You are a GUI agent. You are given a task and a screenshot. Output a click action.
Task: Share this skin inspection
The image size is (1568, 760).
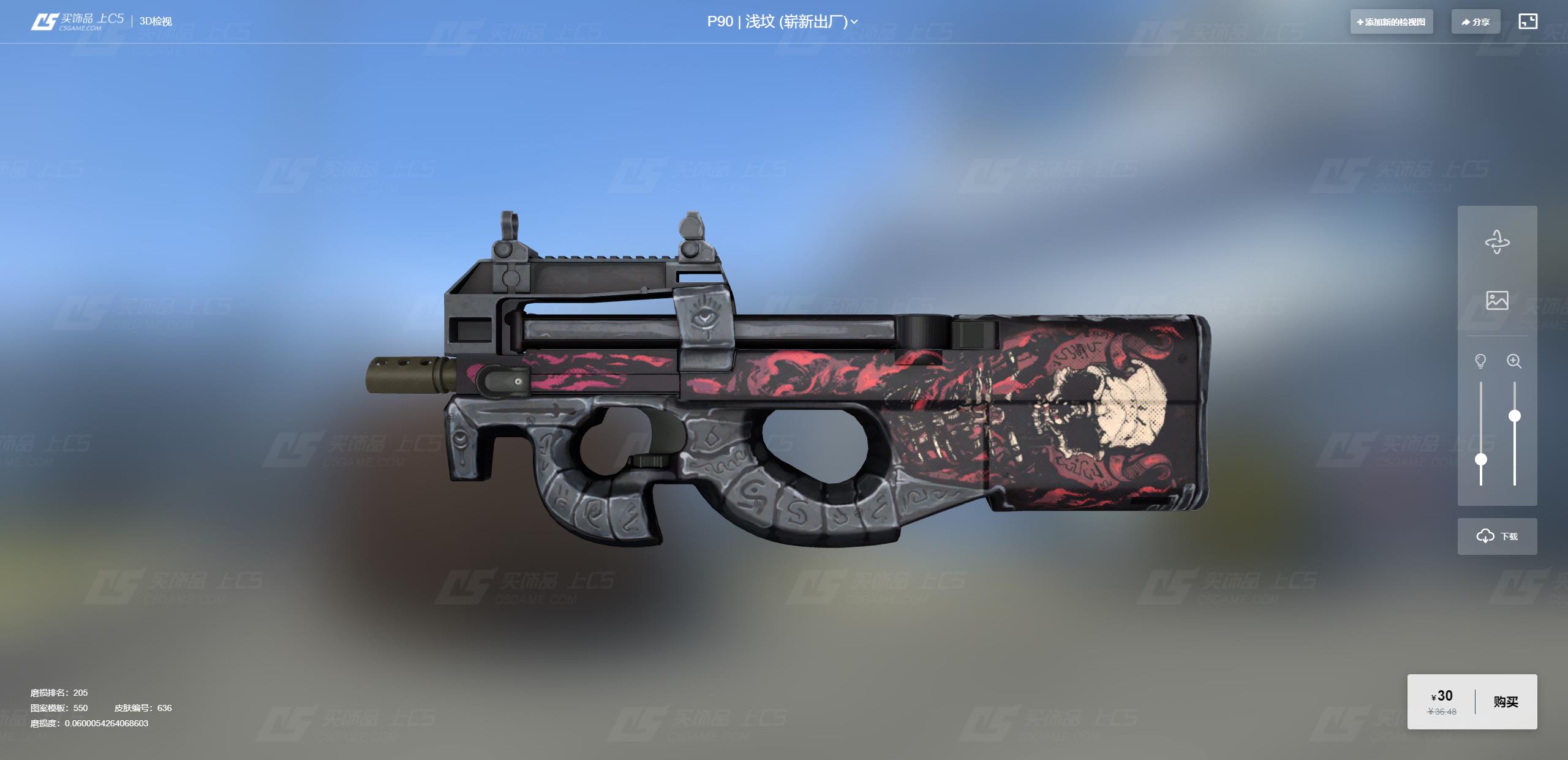(x=1475, y=22)
